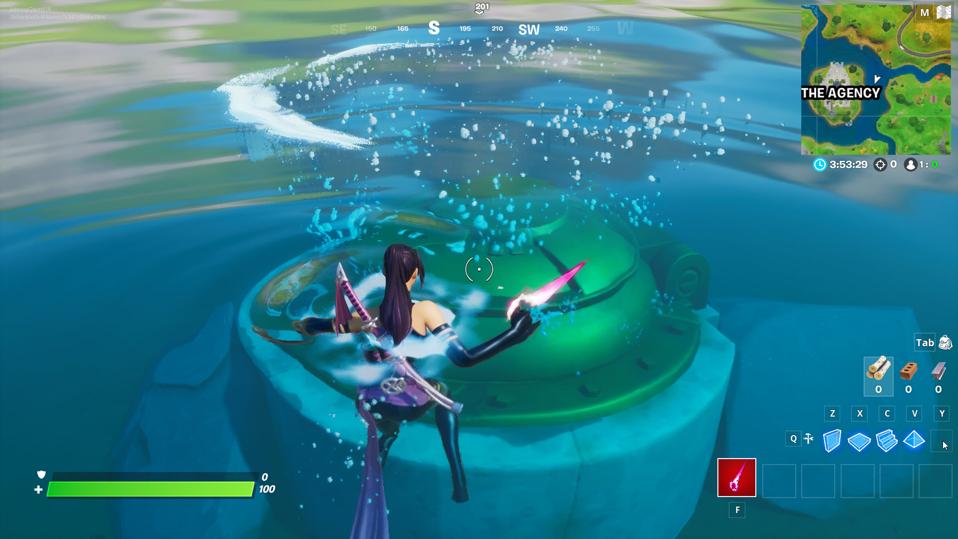958x539 pixels.
Task: Toggle the crossed-tools build mode icon
Action: click(808, 438)
